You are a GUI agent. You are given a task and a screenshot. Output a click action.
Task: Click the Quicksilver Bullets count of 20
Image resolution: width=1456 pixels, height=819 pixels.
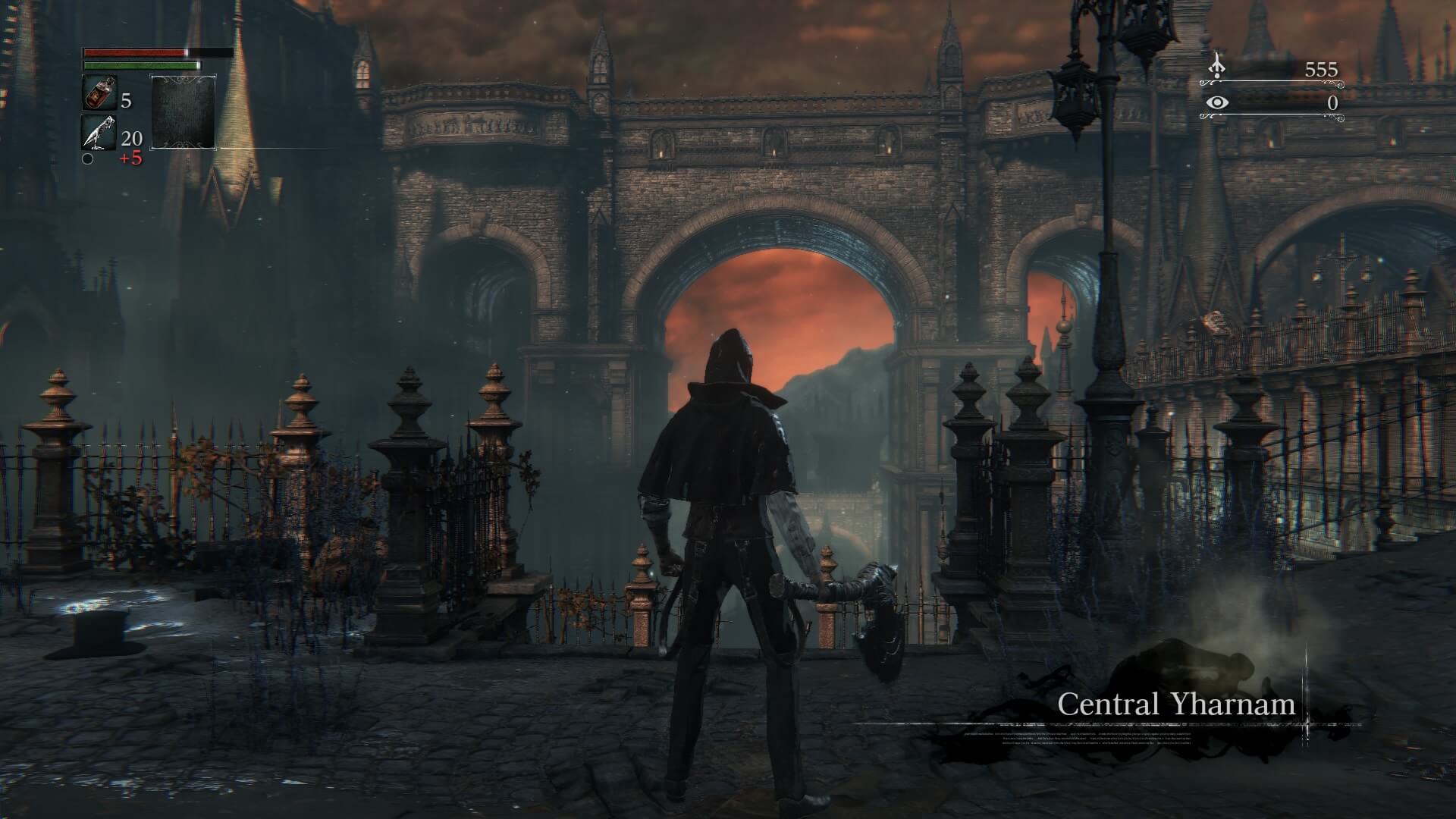tap(131, 140)
